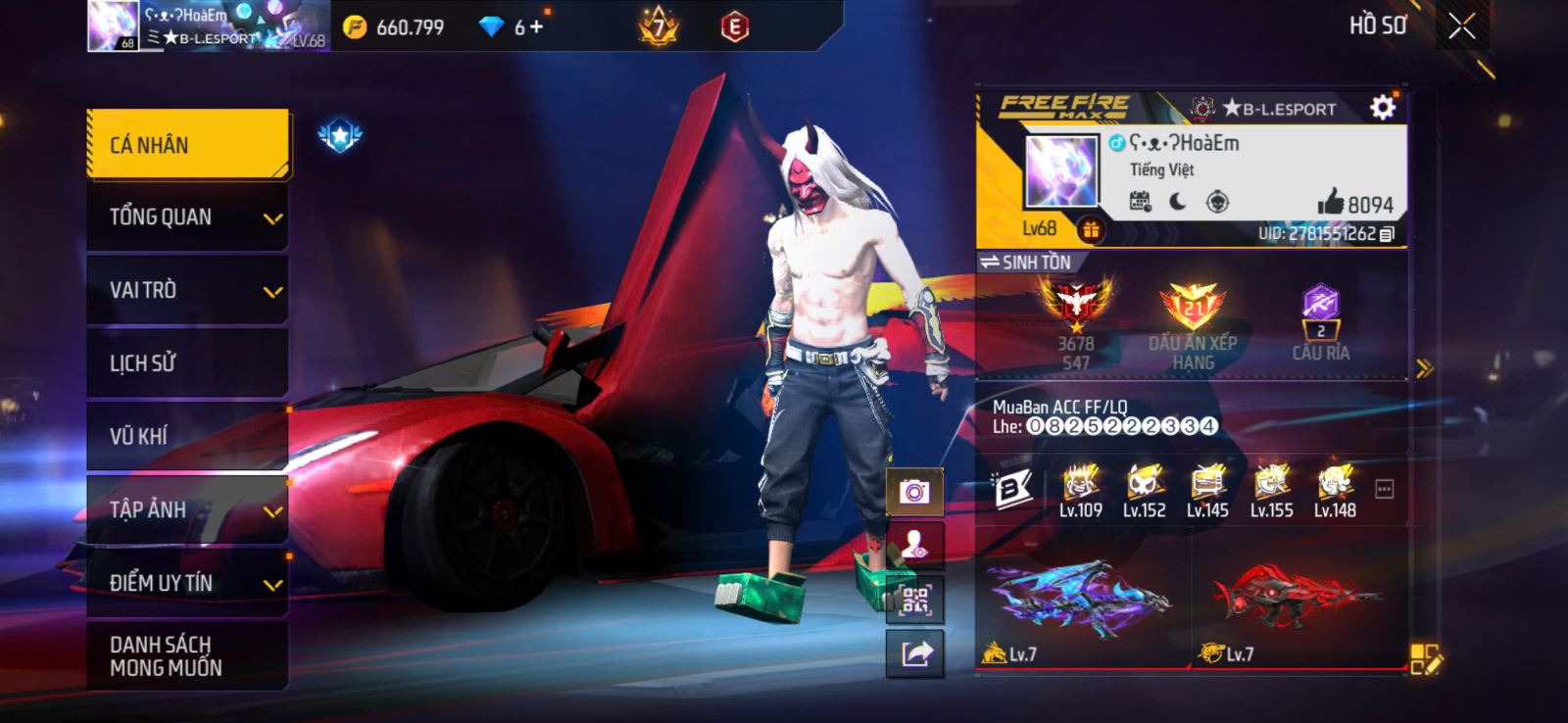Open the Cá Nhân tab
This screenshot has height=723, width=1568.
click(x=187, y=145)
